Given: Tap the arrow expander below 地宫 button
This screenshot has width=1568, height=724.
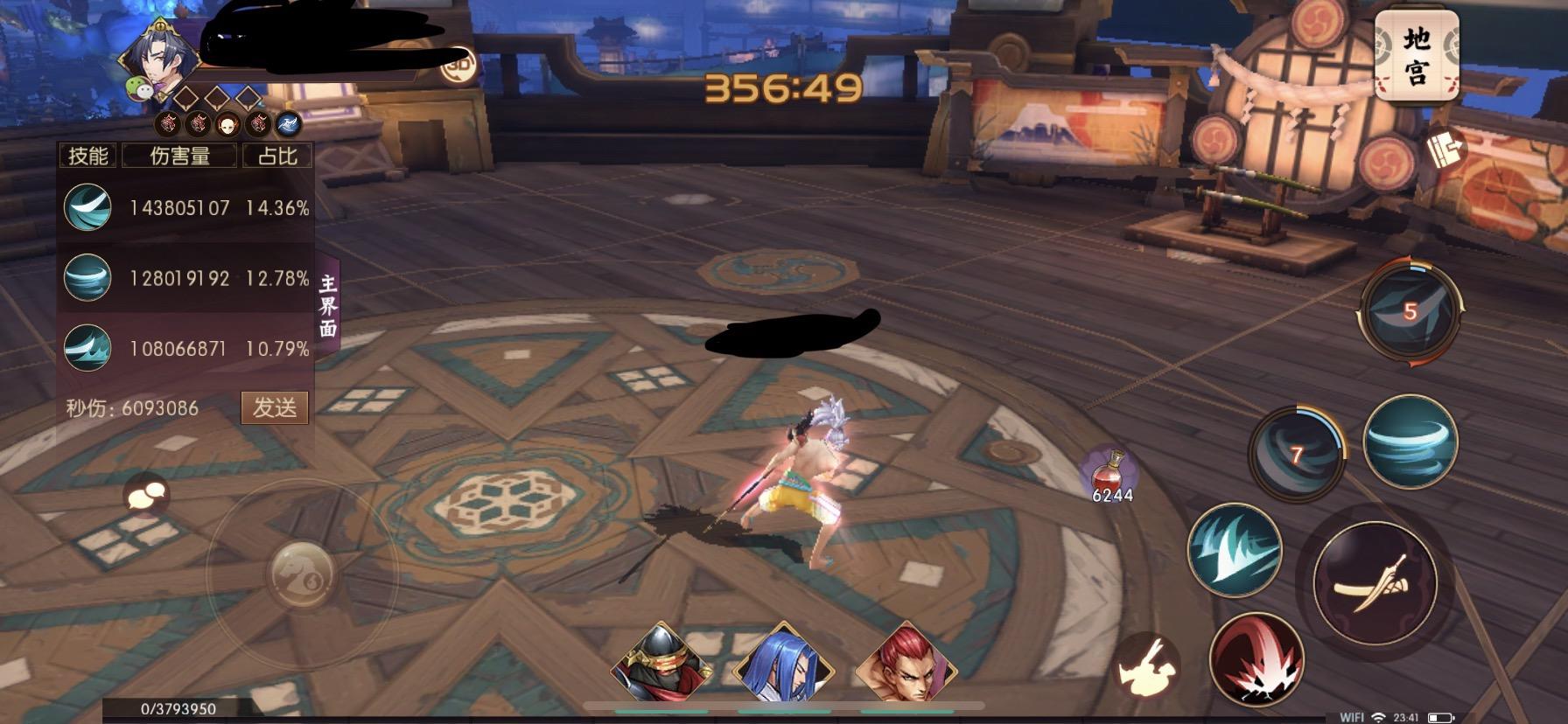Looking at the screenshot, I should pos(1449,146).
